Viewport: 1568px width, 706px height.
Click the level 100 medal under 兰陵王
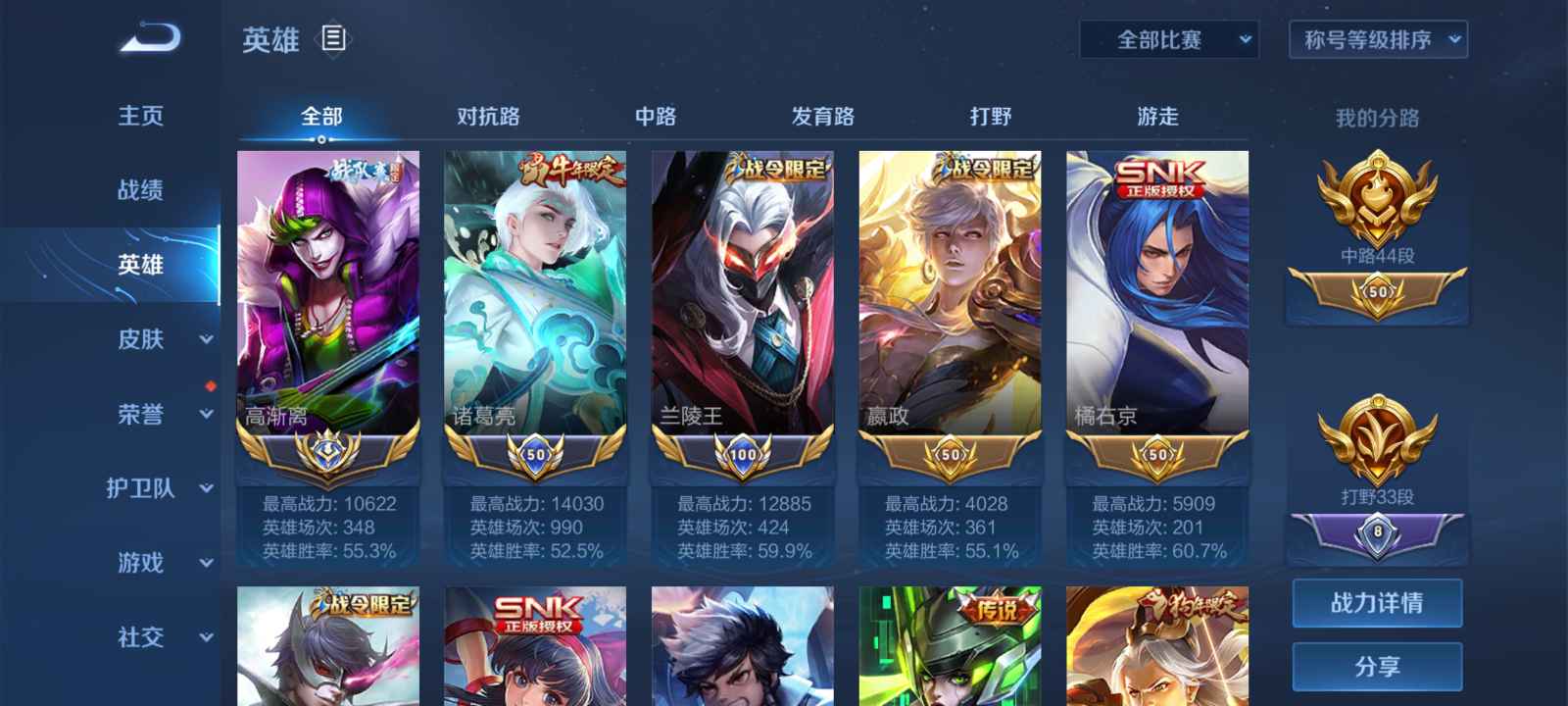[x=745, y=454]
